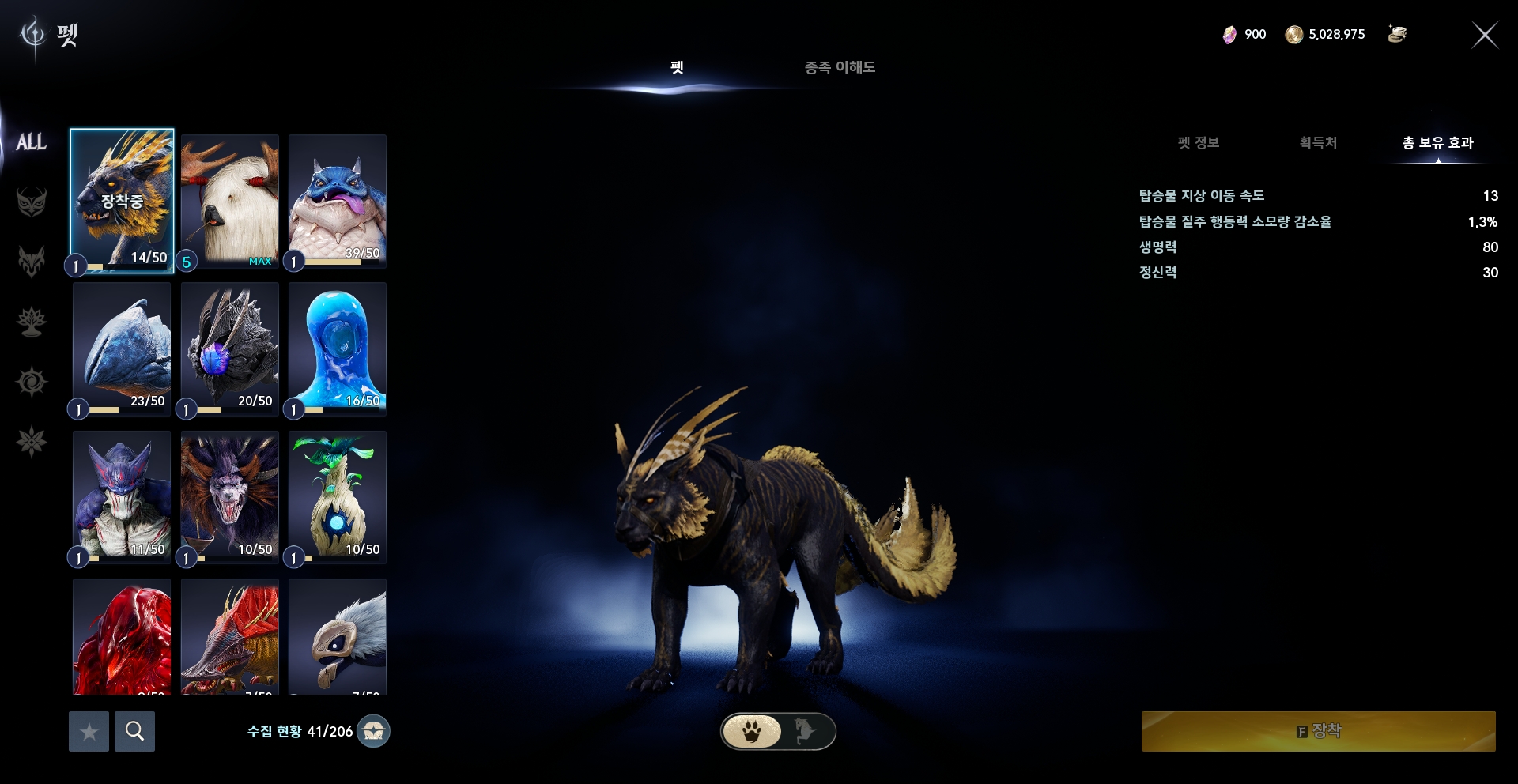Pick the blue toad pet with tongue

coord(338,201)
